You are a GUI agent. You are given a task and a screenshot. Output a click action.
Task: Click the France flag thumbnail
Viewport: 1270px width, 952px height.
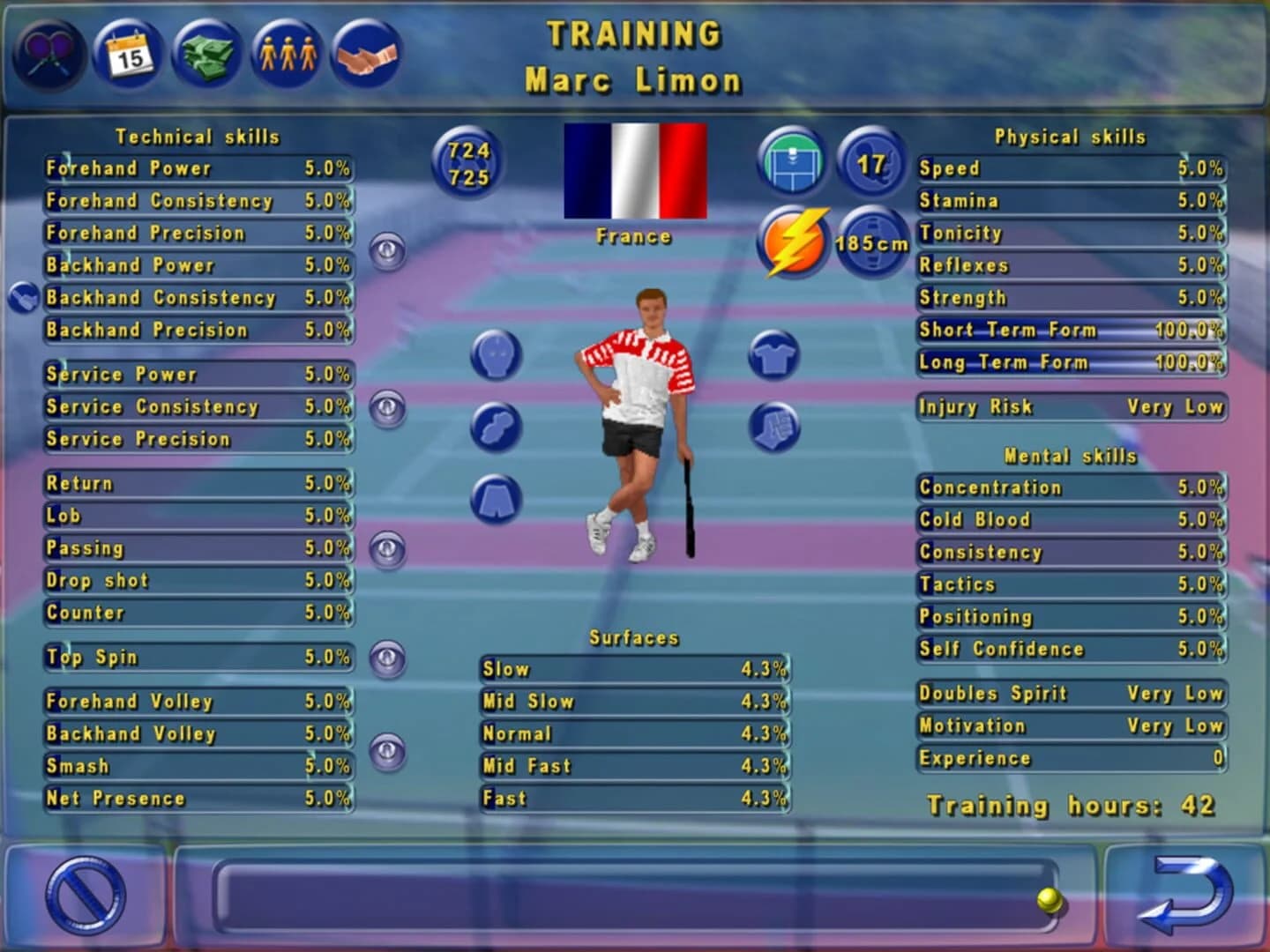pos(633,173)
